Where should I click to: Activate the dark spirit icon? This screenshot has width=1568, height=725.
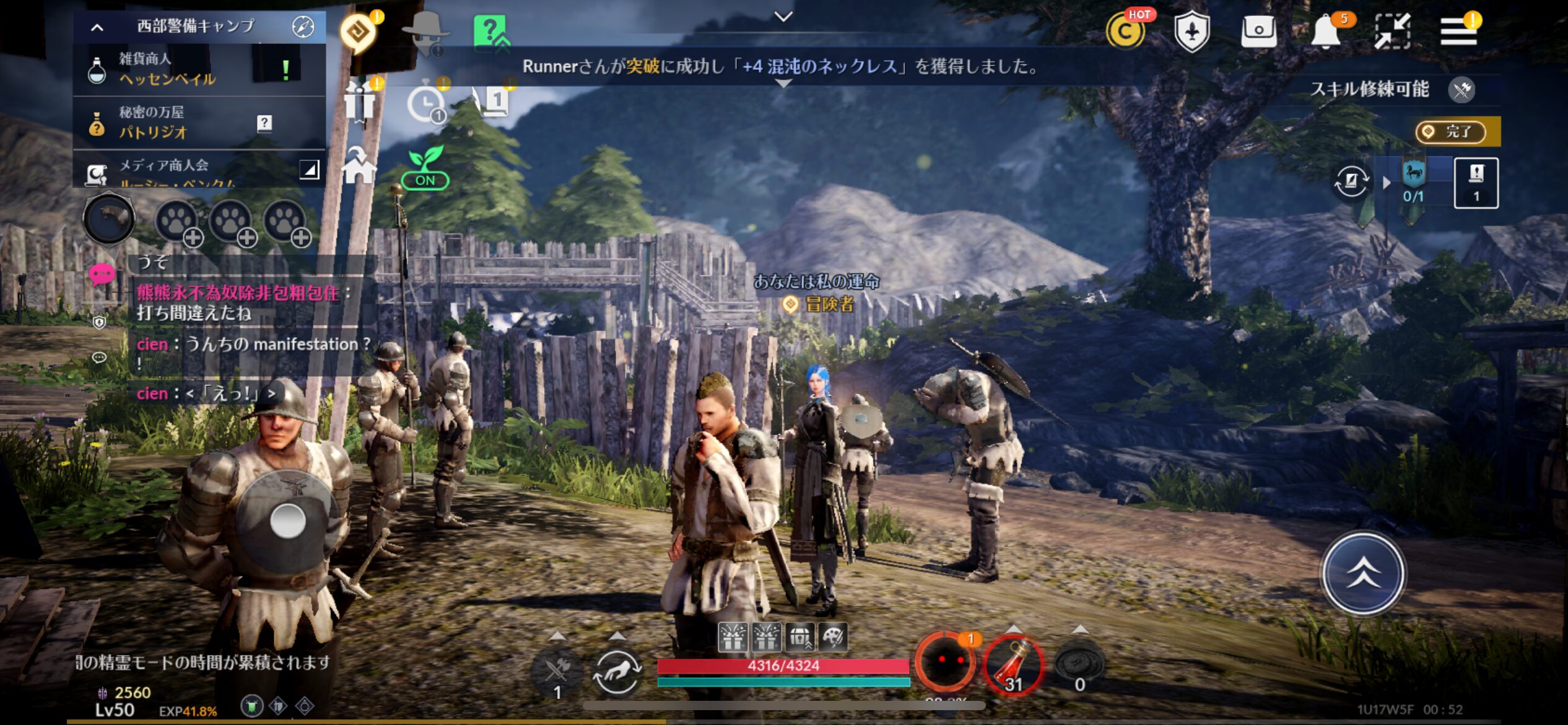click(945, 662)
